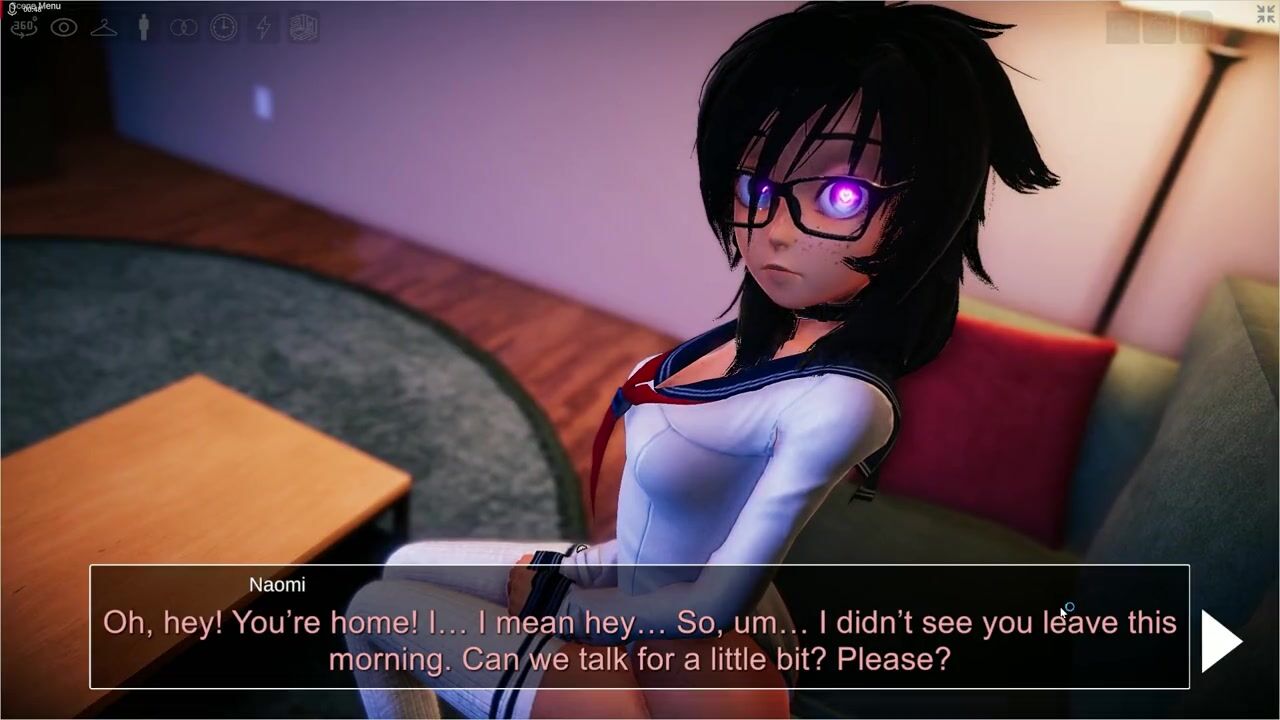The image size is (1280, 720).
Task: Open the room map icon
Action: coord(304,28)
